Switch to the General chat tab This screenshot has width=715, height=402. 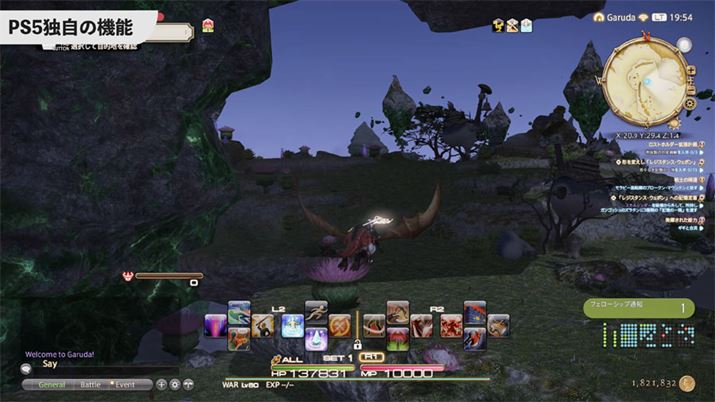(x=59, y=384)
